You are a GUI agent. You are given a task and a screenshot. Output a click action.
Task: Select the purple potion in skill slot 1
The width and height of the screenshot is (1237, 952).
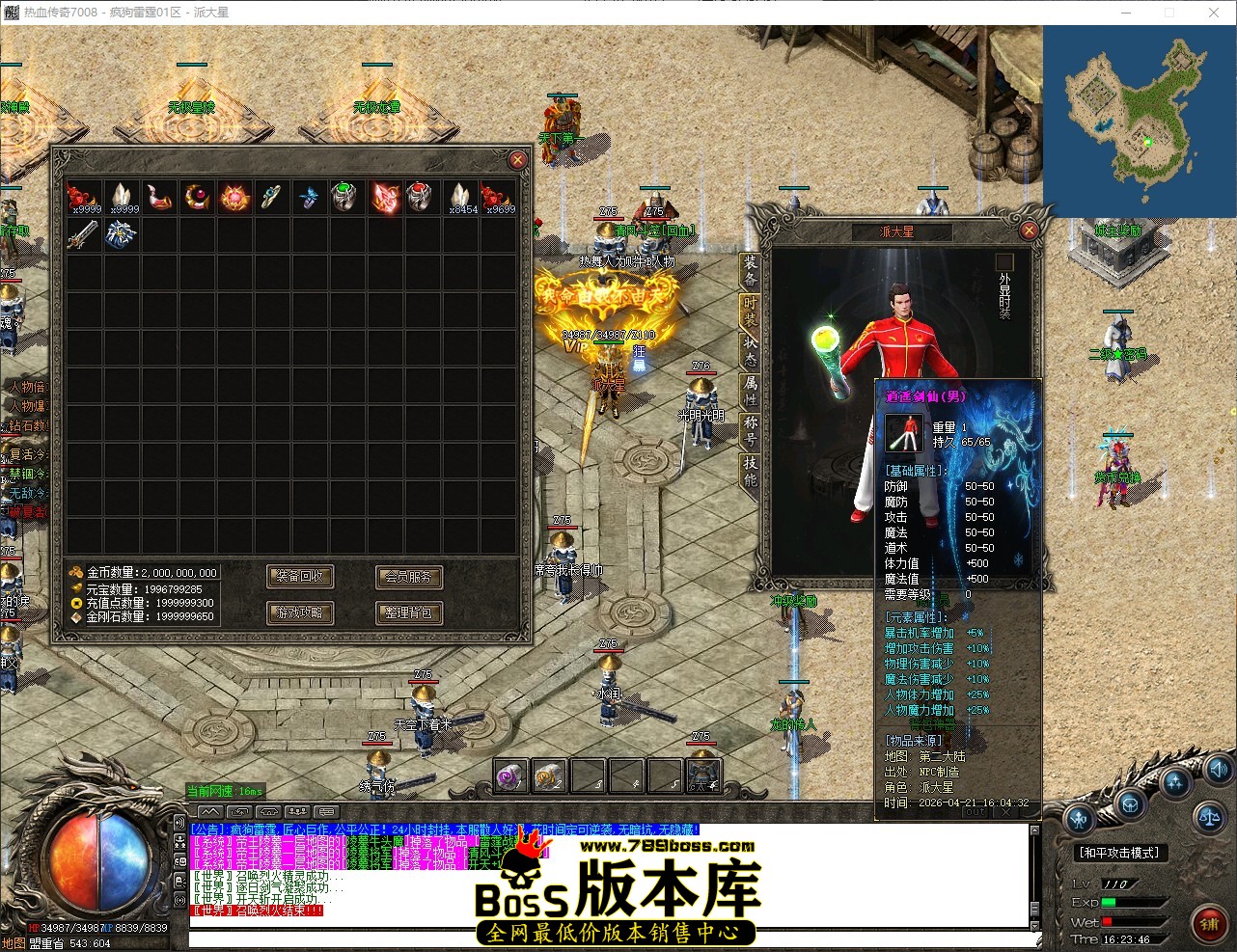point(509,776)
